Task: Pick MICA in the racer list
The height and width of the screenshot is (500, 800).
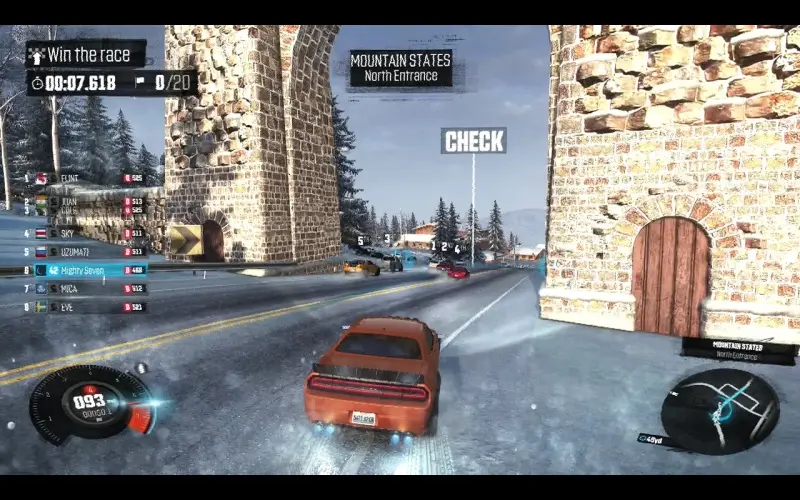Action: click(x=90, y=288)
